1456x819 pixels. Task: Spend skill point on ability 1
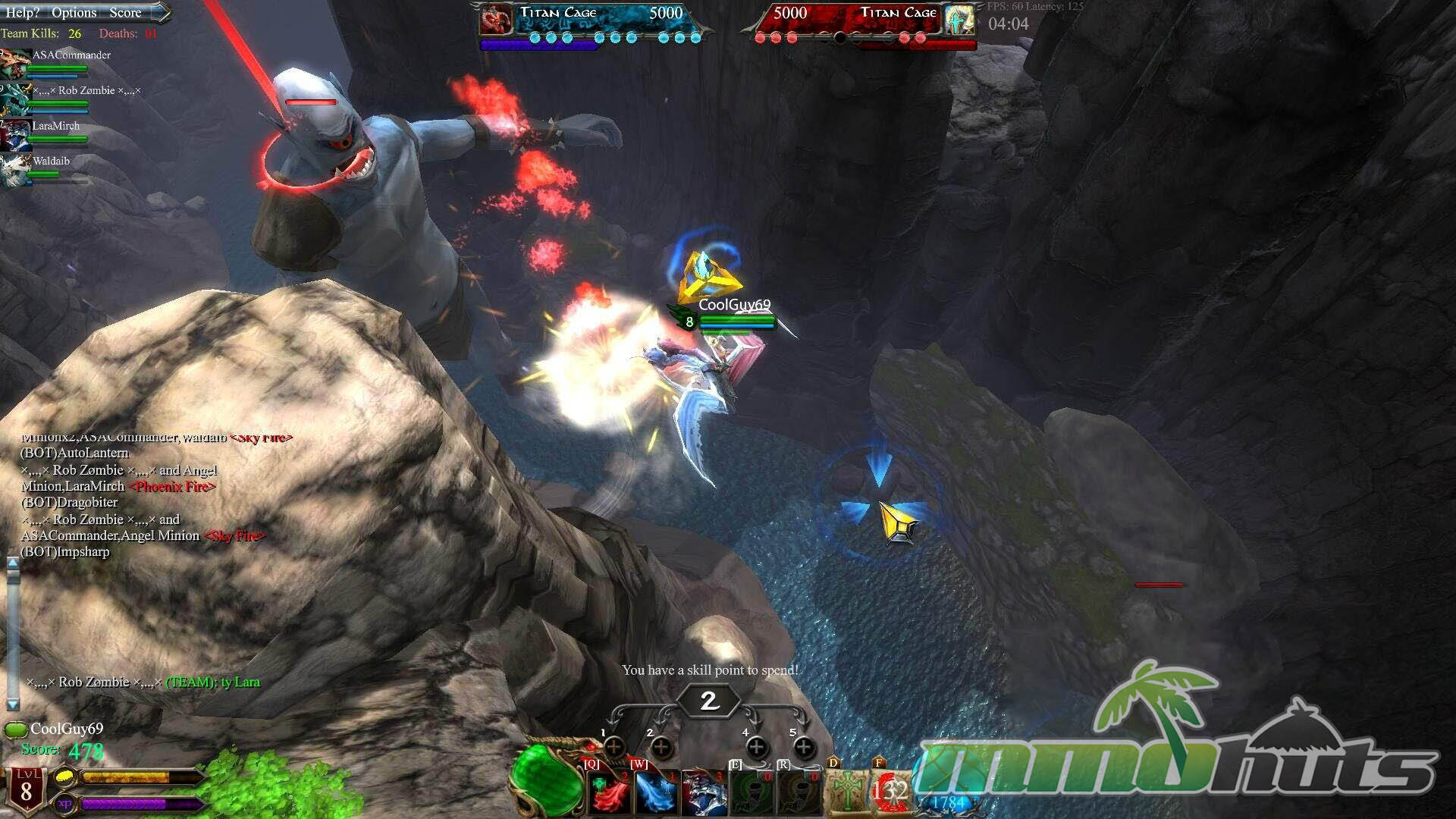614,747
